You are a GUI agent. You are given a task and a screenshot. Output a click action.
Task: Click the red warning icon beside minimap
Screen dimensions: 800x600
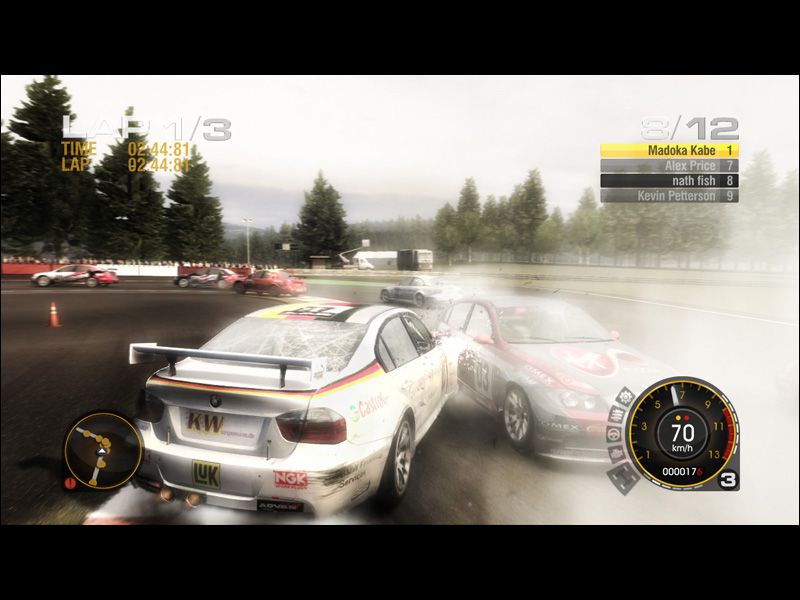click(70, 483)
